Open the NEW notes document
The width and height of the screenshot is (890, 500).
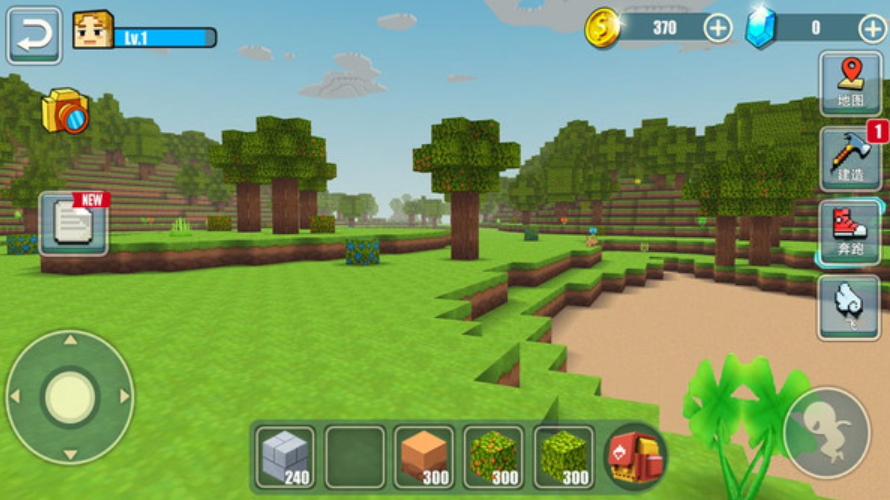point(74,222)
